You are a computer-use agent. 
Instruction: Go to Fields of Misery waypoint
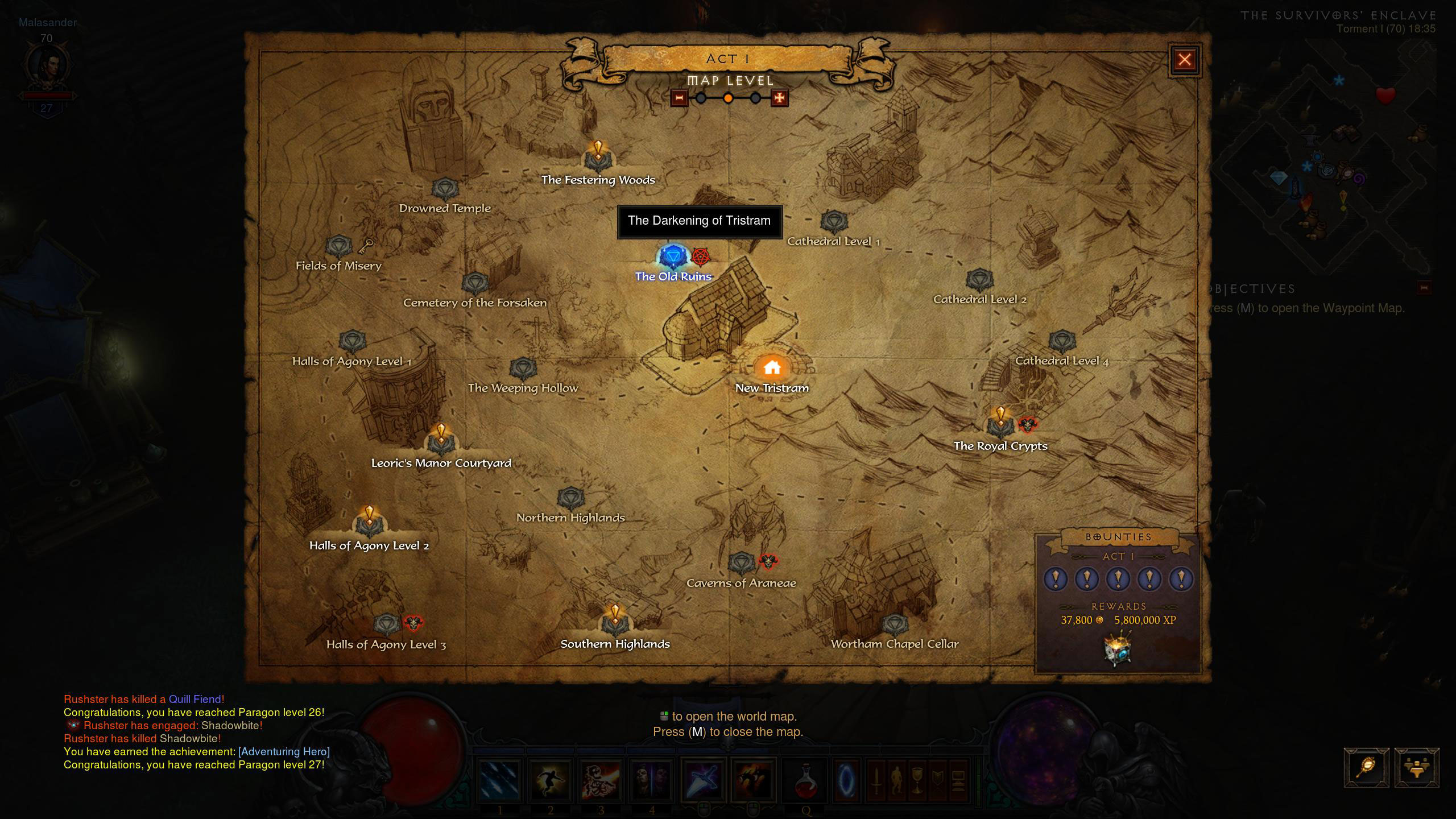pyautogui.click(x=339, y=247)
